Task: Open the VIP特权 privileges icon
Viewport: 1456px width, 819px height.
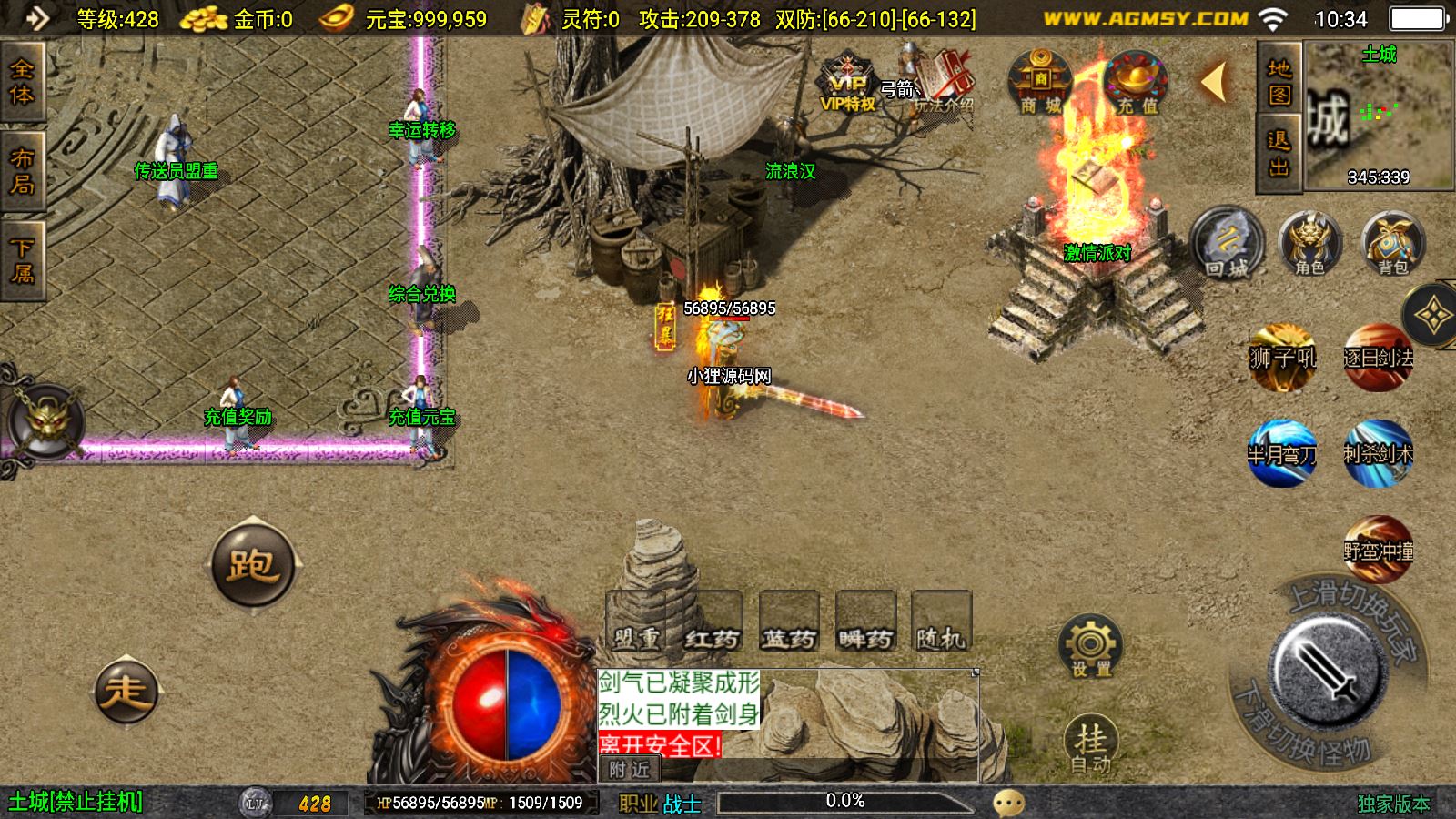Action: [847, 85]
